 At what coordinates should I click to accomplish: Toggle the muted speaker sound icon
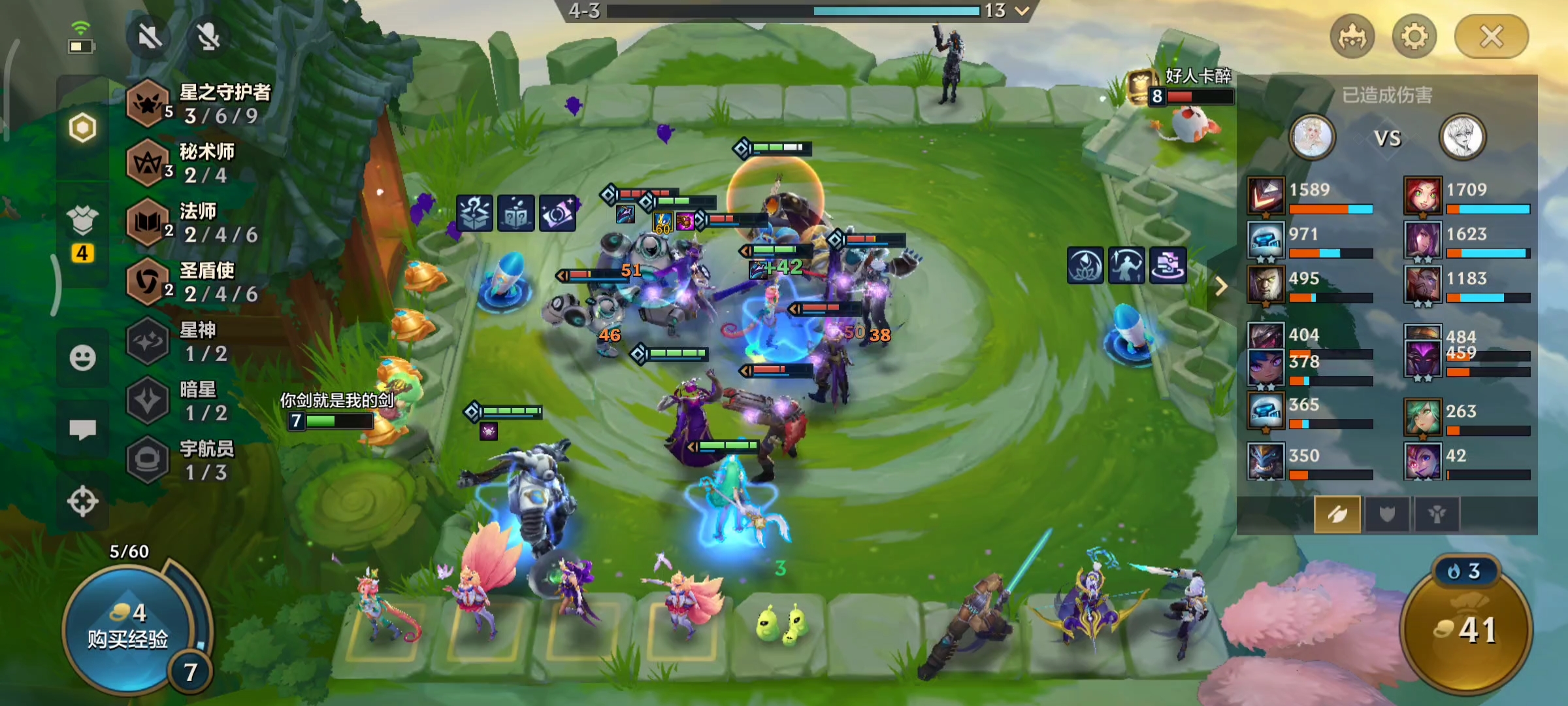(150, 37)
